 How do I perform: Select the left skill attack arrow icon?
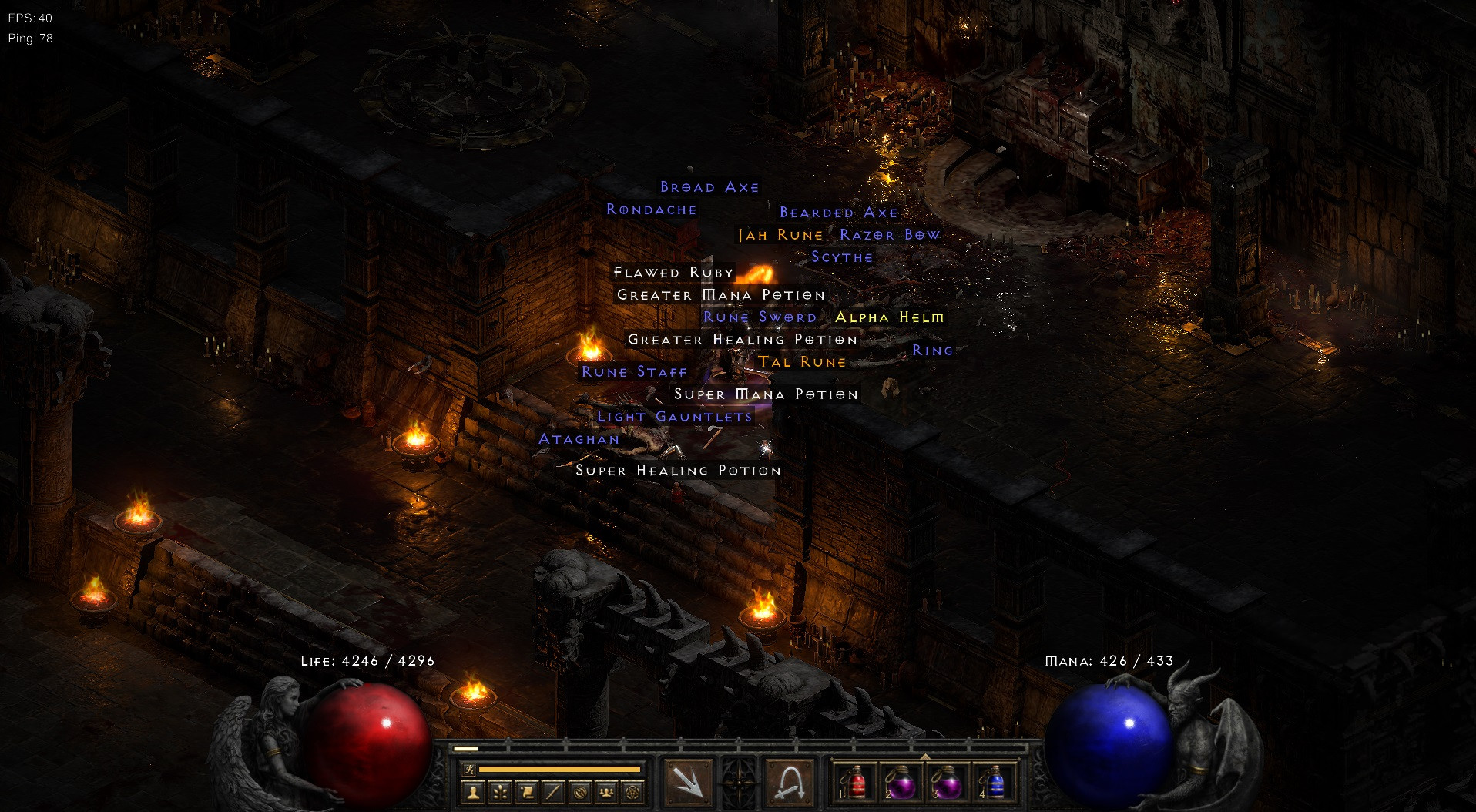(x=688, y=780)
